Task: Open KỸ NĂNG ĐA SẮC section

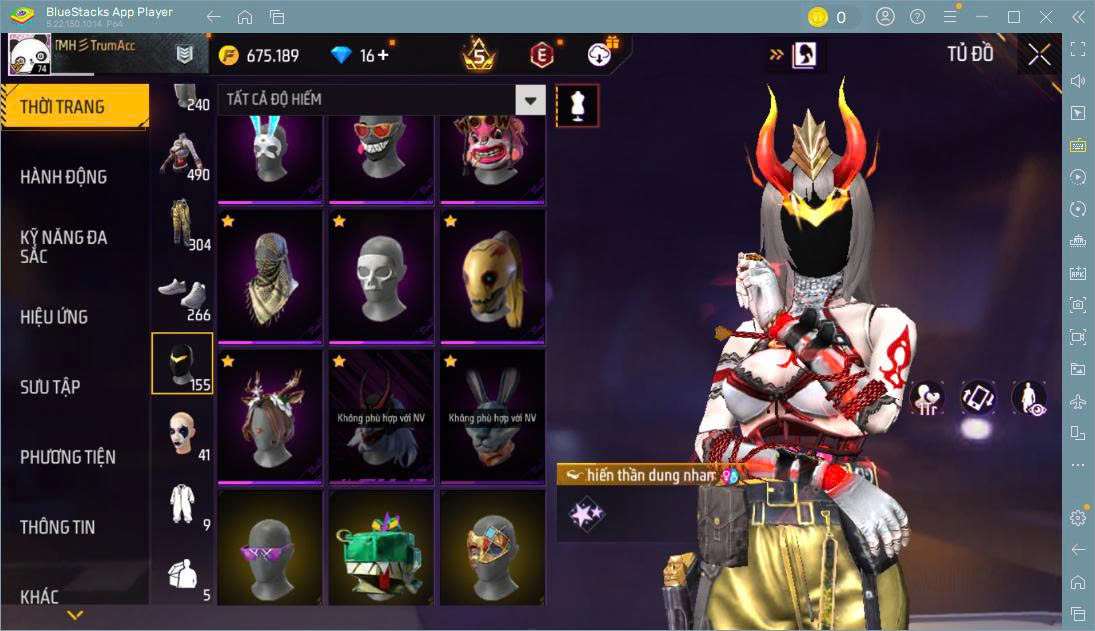Action: (x=64, y=246)
